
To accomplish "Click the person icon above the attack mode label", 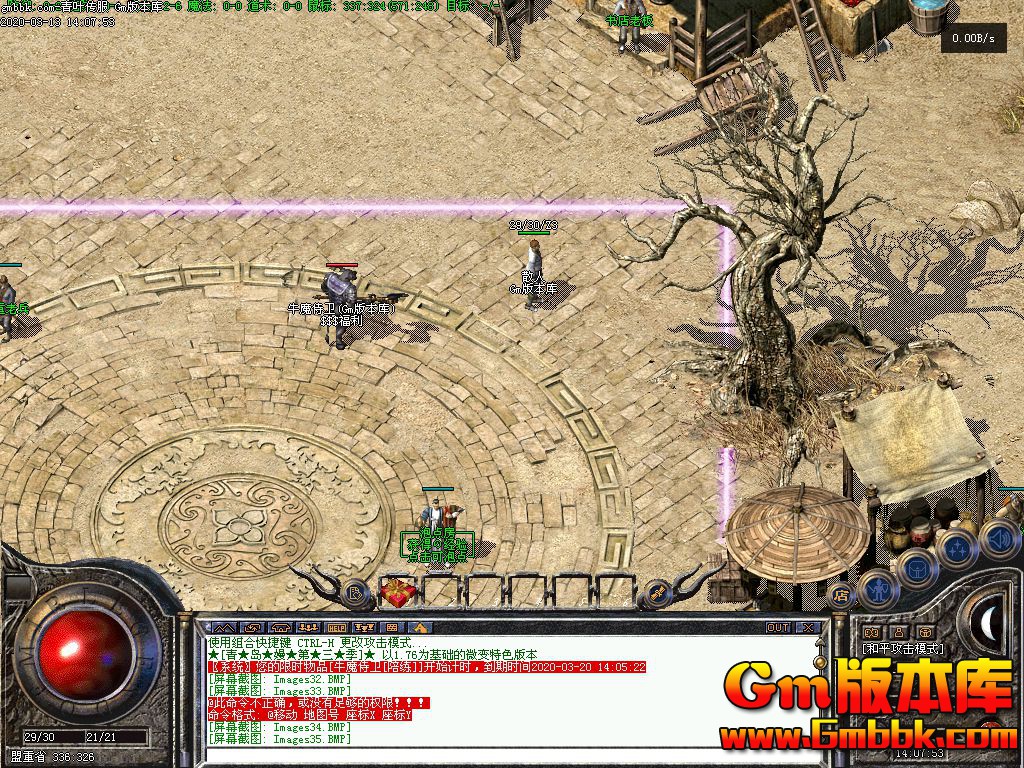I will coord(897,632).
